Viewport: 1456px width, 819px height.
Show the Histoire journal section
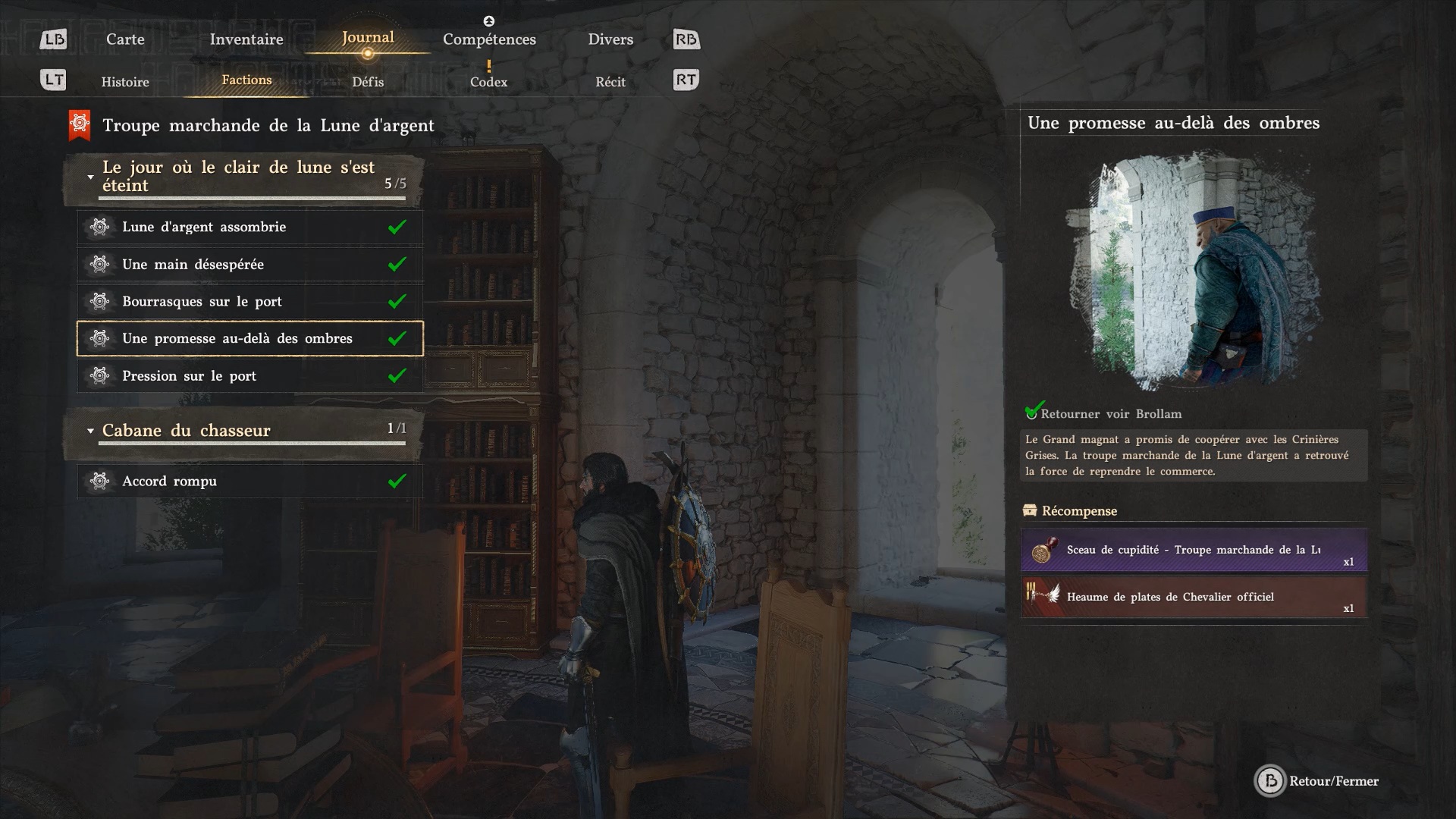[x=125, y=82]
